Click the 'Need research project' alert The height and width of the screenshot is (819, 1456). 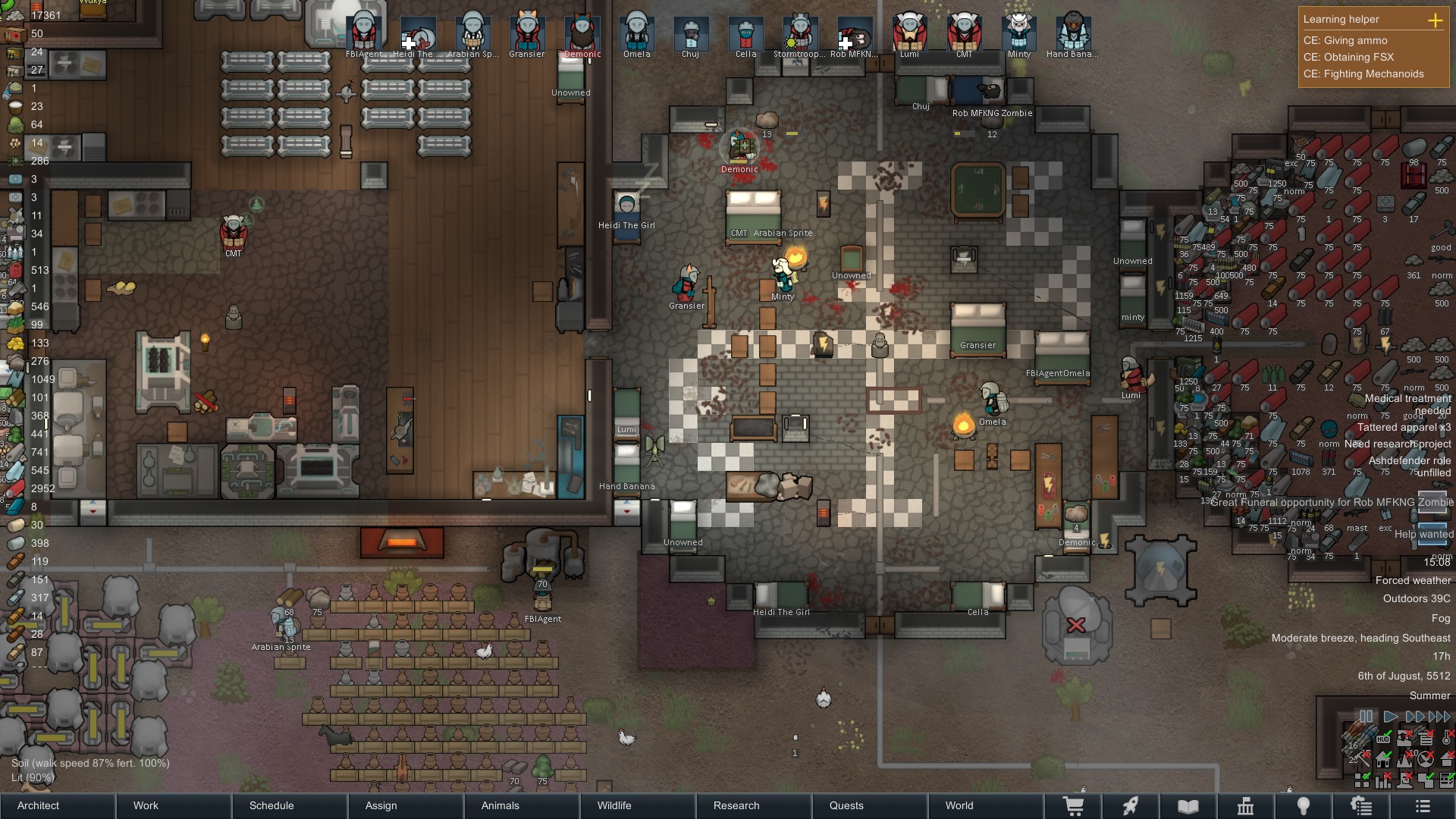tap(1398, 444)
